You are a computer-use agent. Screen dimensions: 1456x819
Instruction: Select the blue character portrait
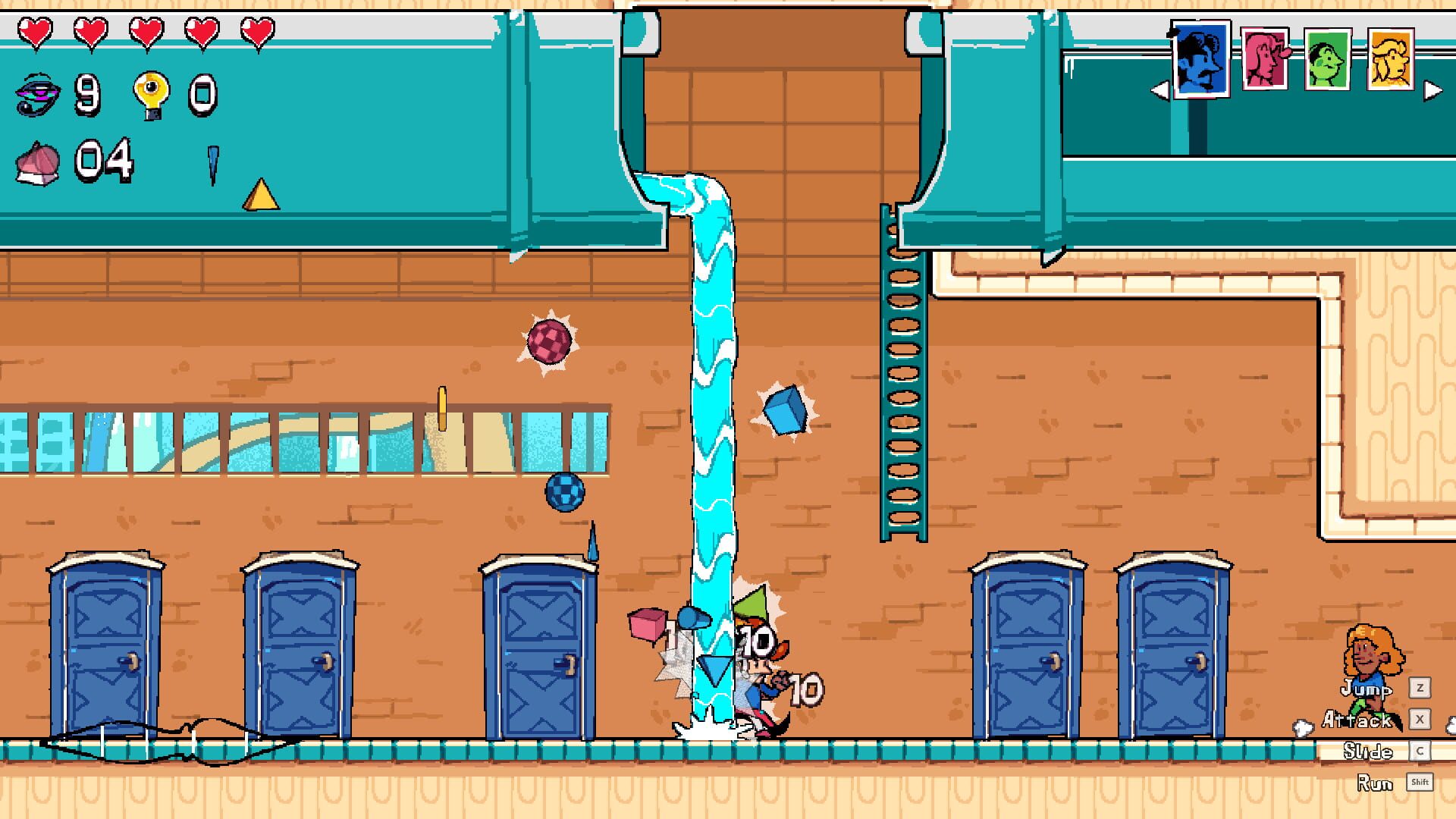click(x=1200, y=58)
